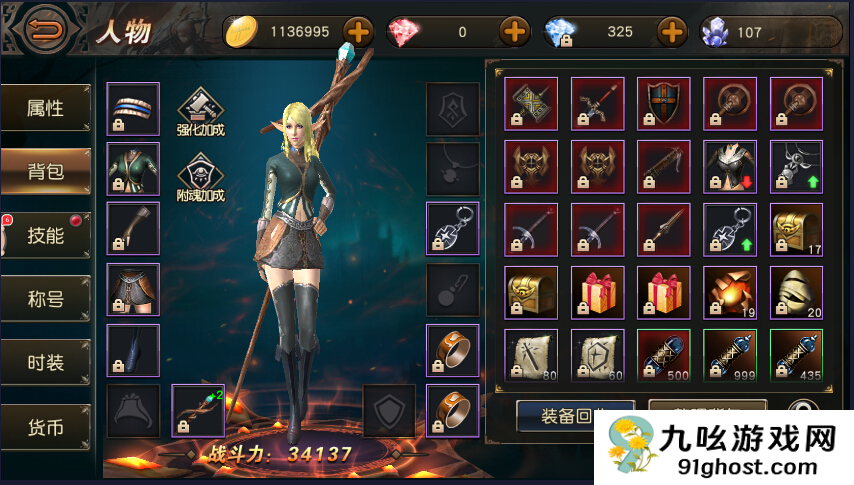Select the 背包 tab
The image size is (854, 485).
pyautogui.click(x=46, y=171)
